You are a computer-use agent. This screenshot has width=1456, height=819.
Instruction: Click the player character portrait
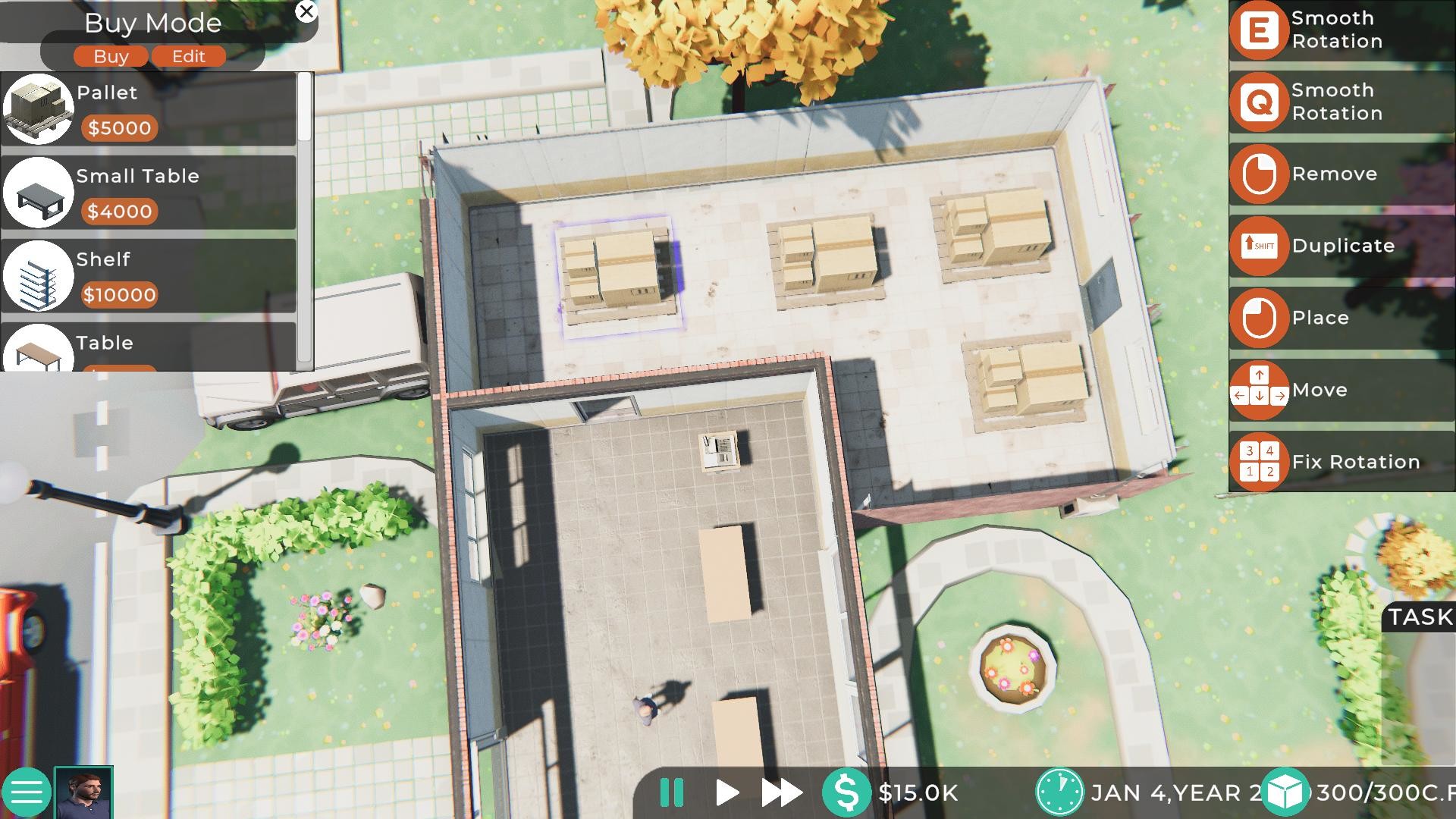click(83, 792)
